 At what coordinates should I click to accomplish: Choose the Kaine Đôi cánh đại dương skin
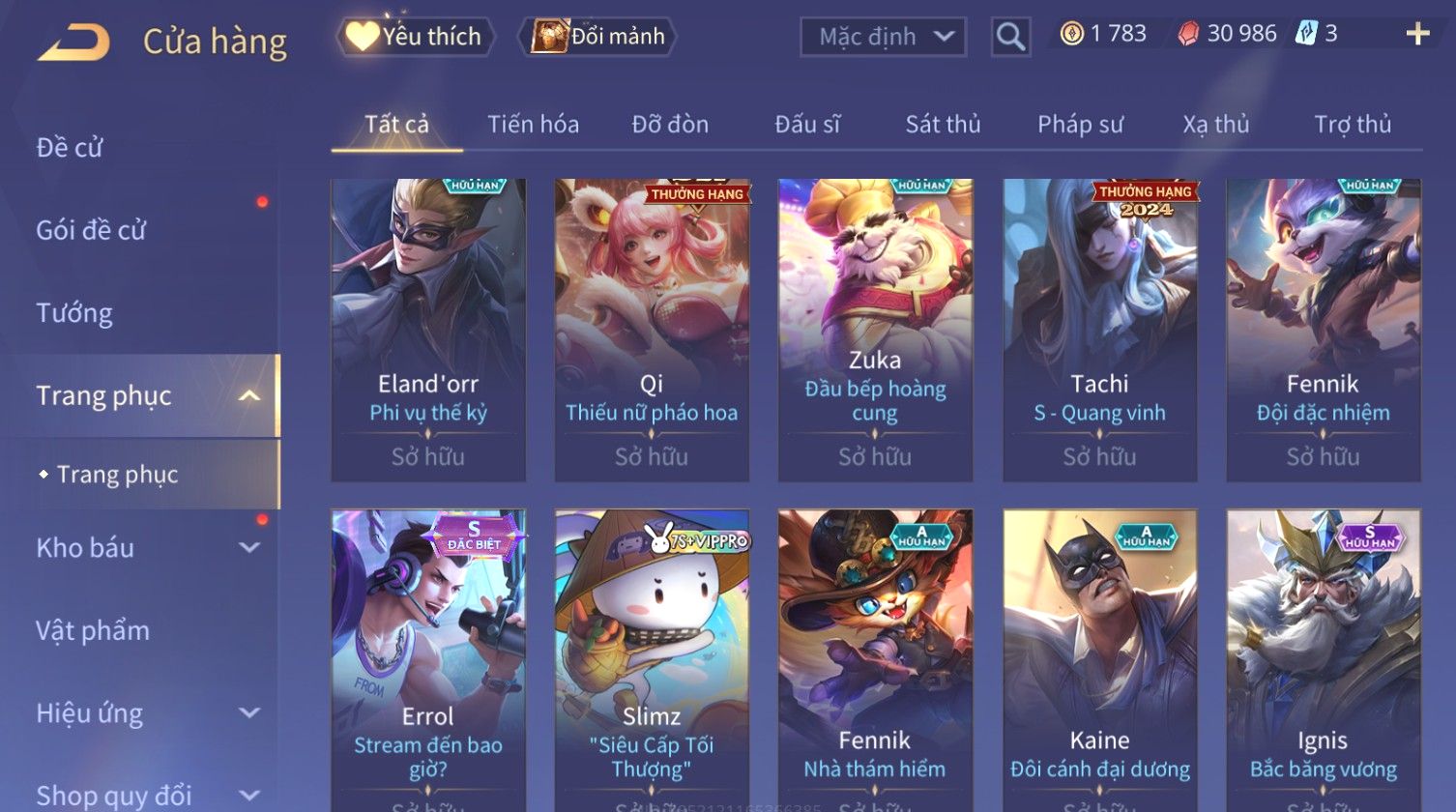click(1099, 657)
